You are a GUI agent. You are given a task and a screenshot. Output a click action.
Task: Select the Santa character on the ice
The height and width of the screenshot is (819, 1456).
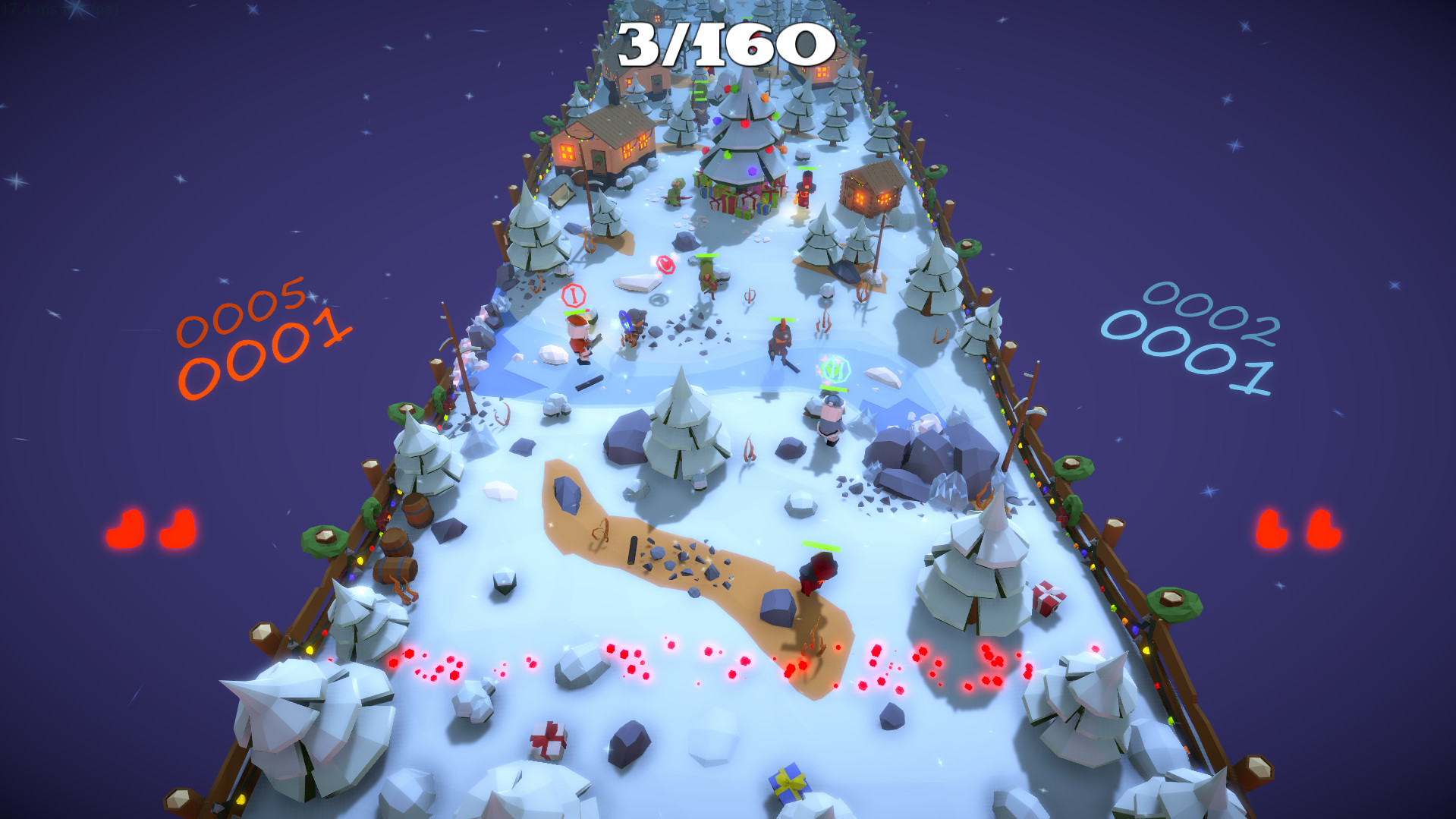pyautogui.click(x=578, y=332)
